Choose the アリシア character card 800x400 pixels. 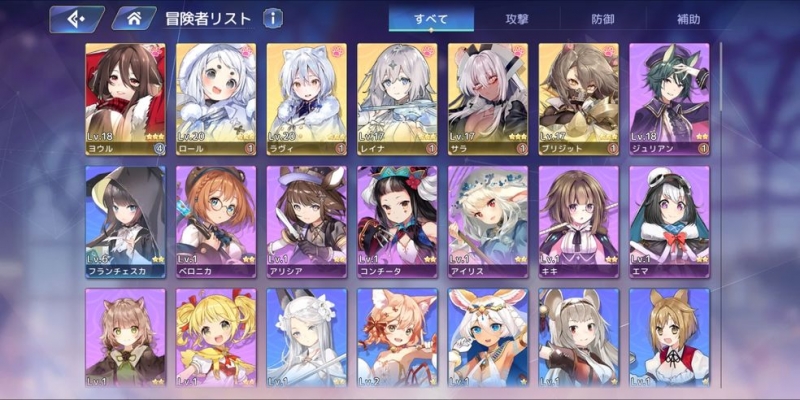[306, 220]
